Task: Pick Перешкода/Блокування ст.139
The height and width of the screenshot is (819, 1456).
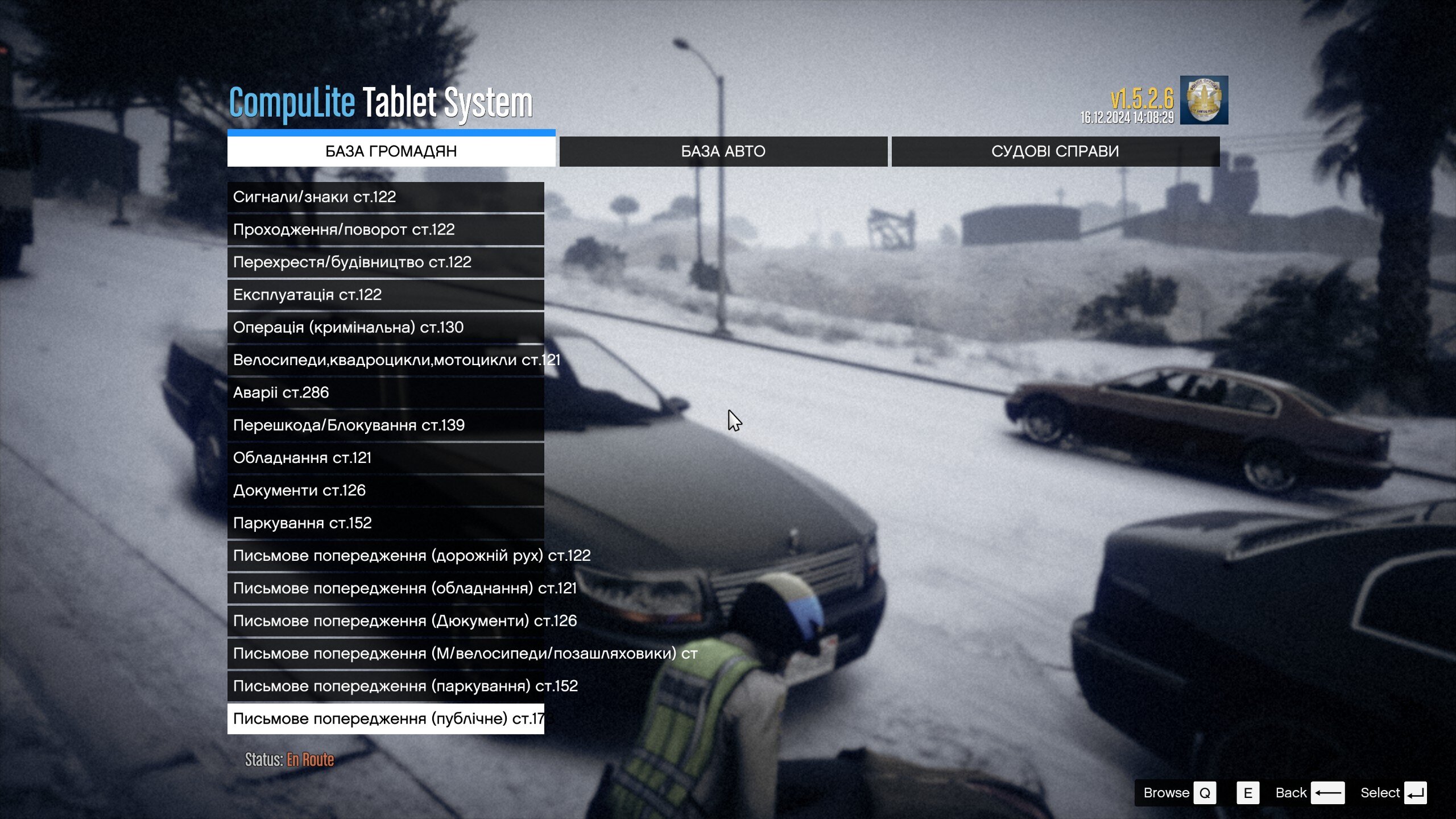Action: click(x=386, y=425)
